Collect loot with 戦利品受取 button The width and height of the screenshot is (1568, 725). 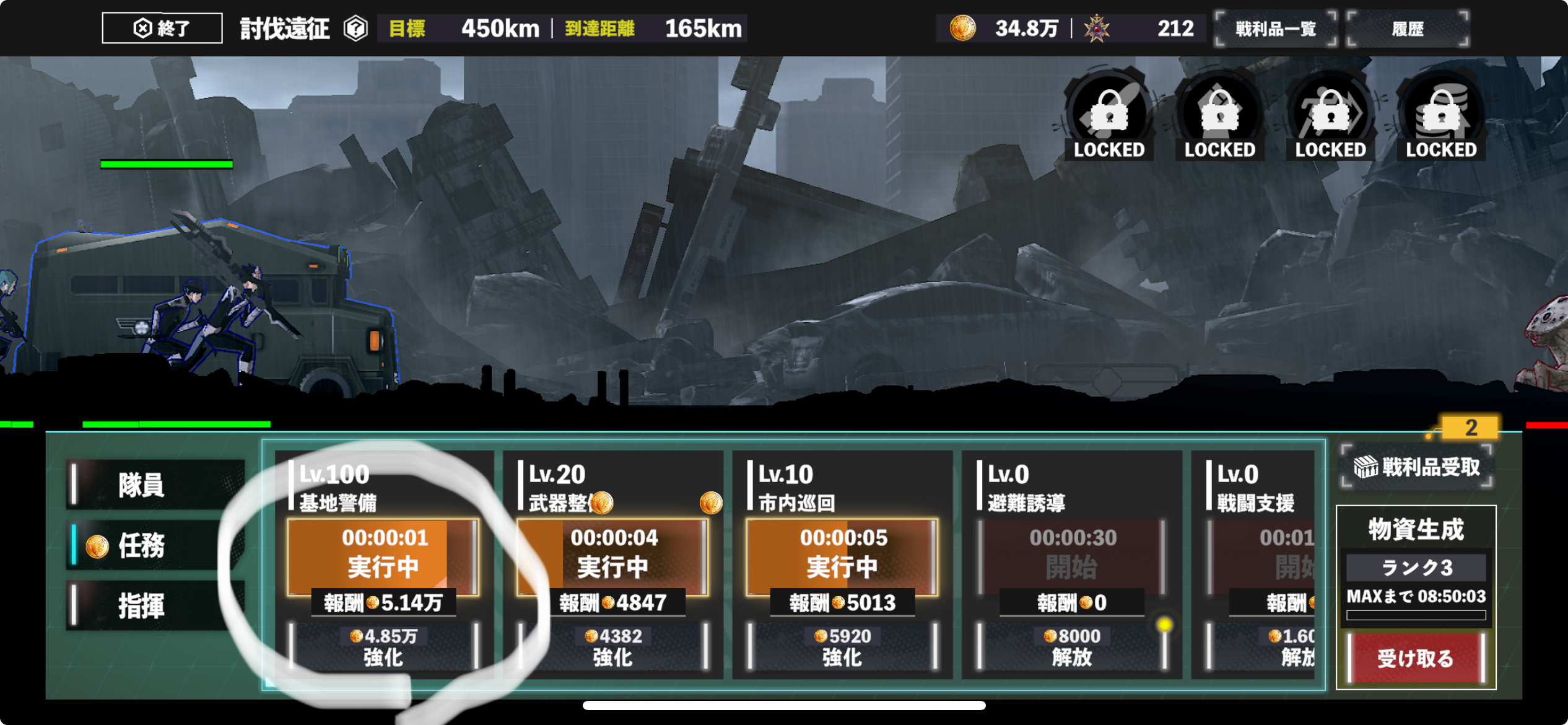click(x=1416, y=467)
